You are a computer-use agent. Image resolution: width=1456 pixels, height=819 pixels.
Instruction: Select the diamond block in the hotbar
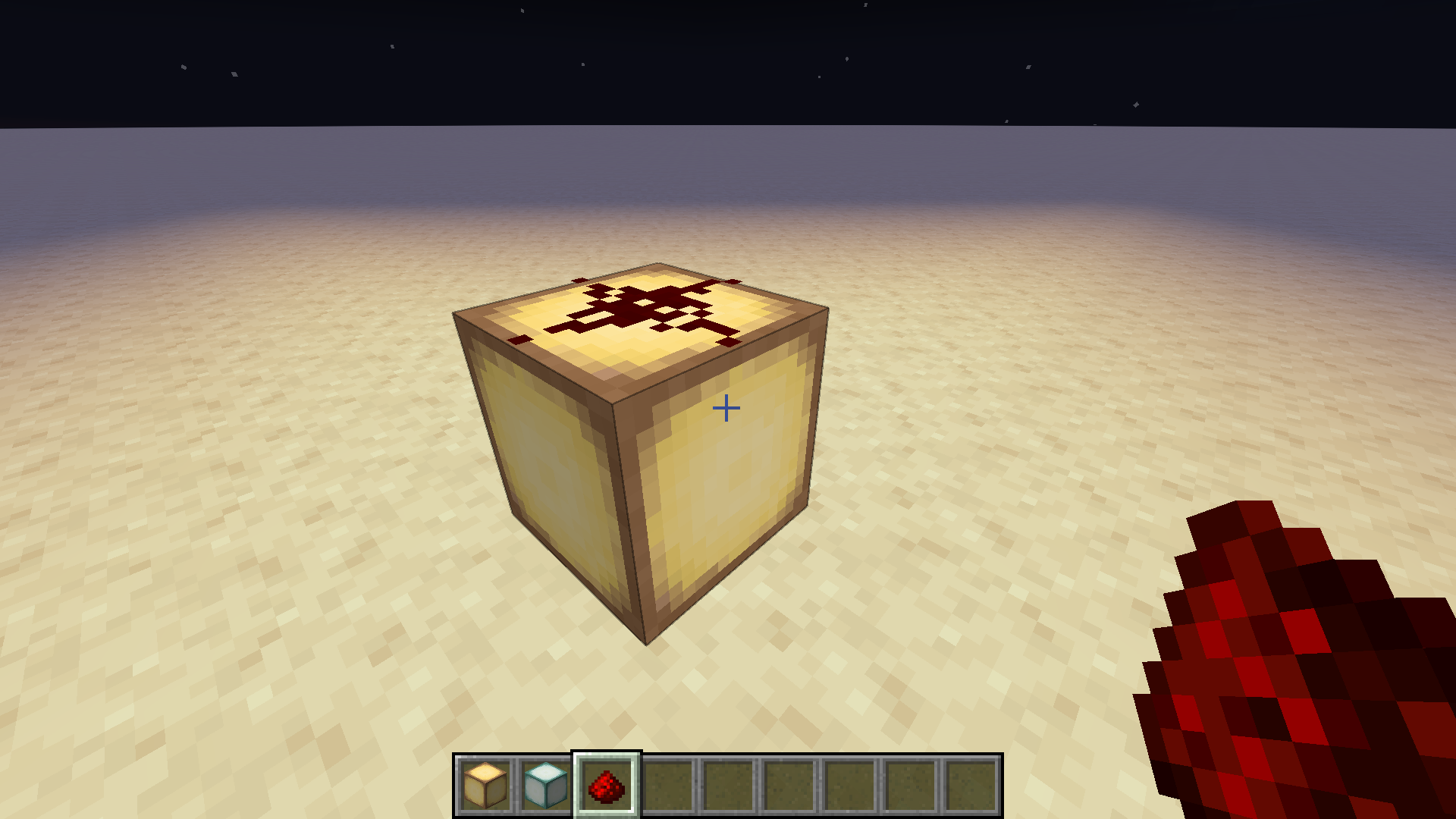tap(545, 783)
